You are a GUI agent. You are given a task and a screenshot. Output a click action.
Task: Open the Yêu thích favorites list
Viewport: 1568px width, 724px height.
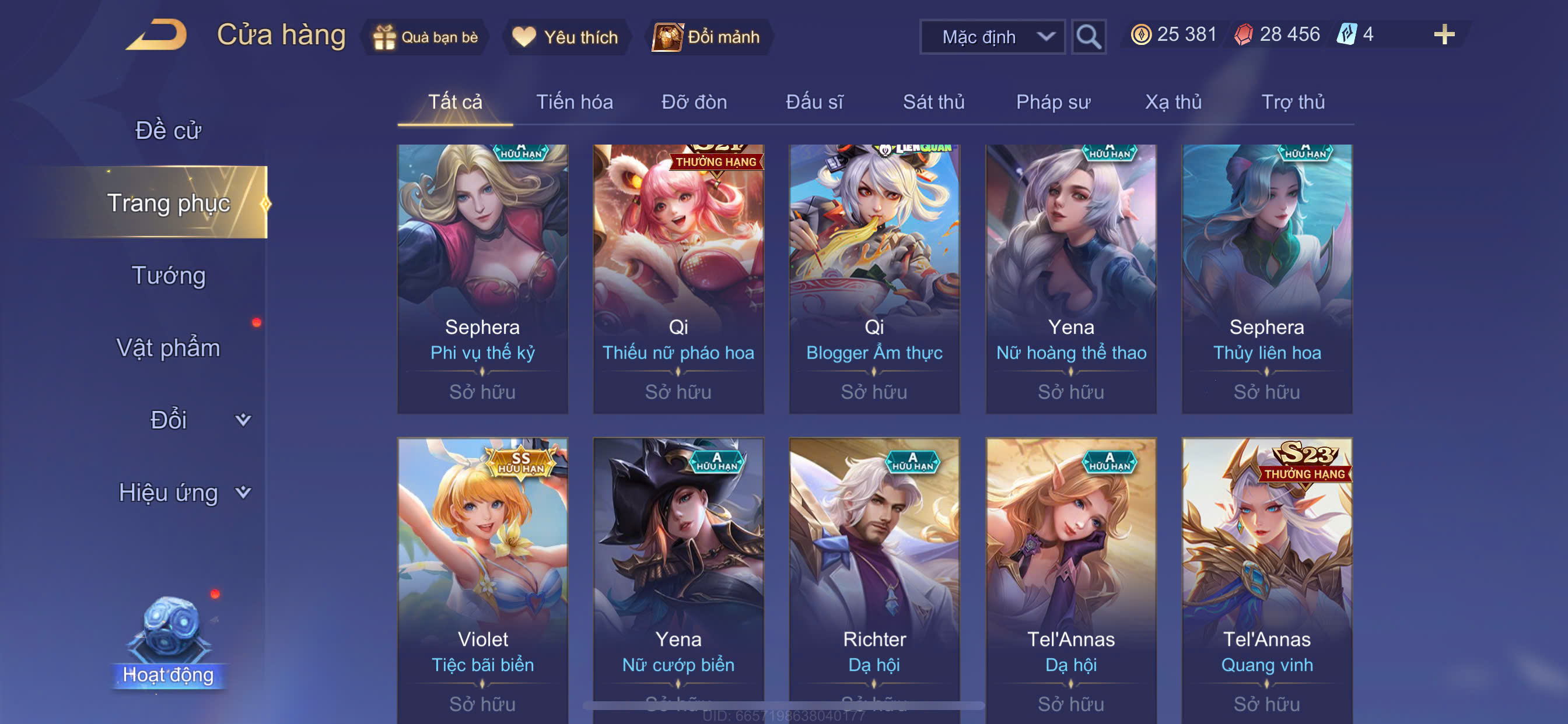pyautogui.click(x=565, y=37)
